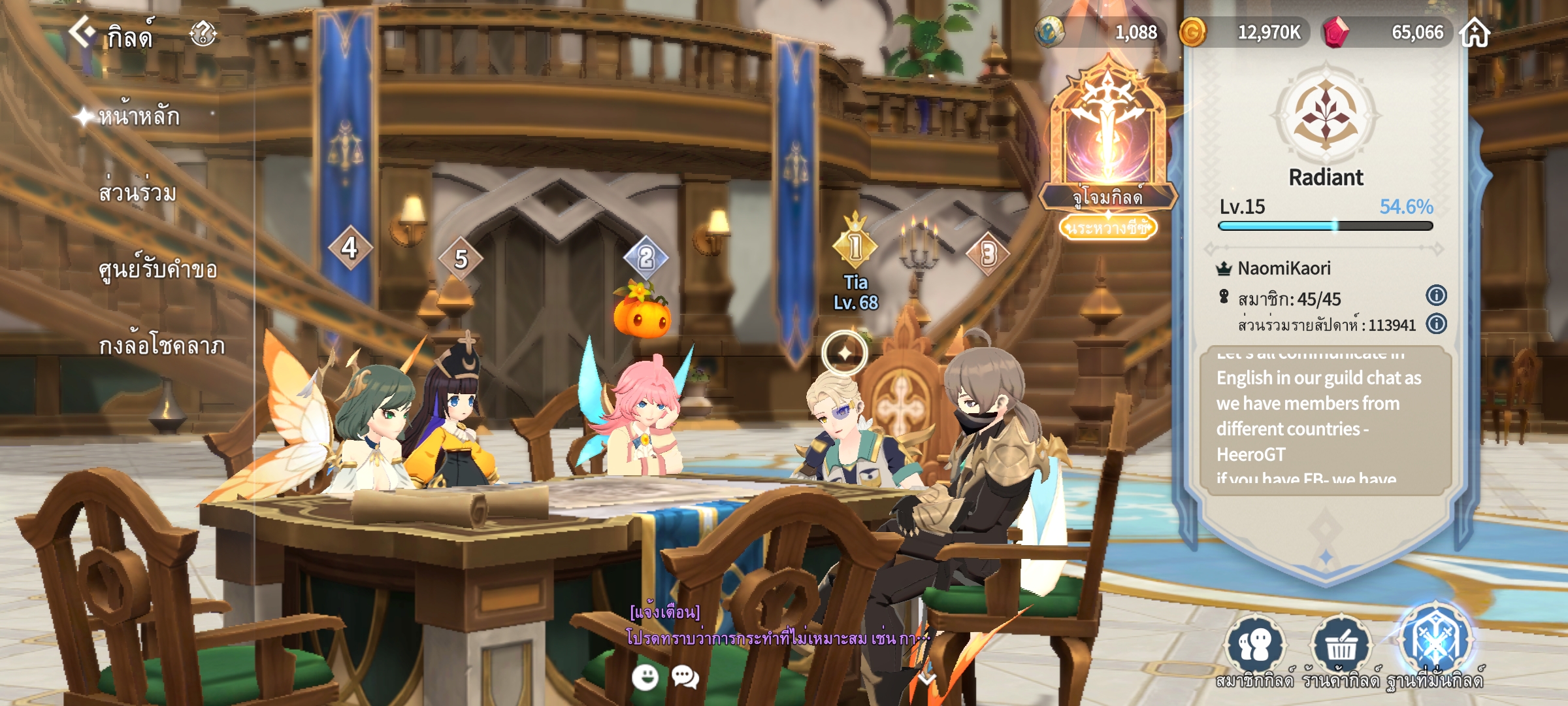Show weekly contribution info button
This screenshot has width=1568, height=706.
coord(1436,324)
